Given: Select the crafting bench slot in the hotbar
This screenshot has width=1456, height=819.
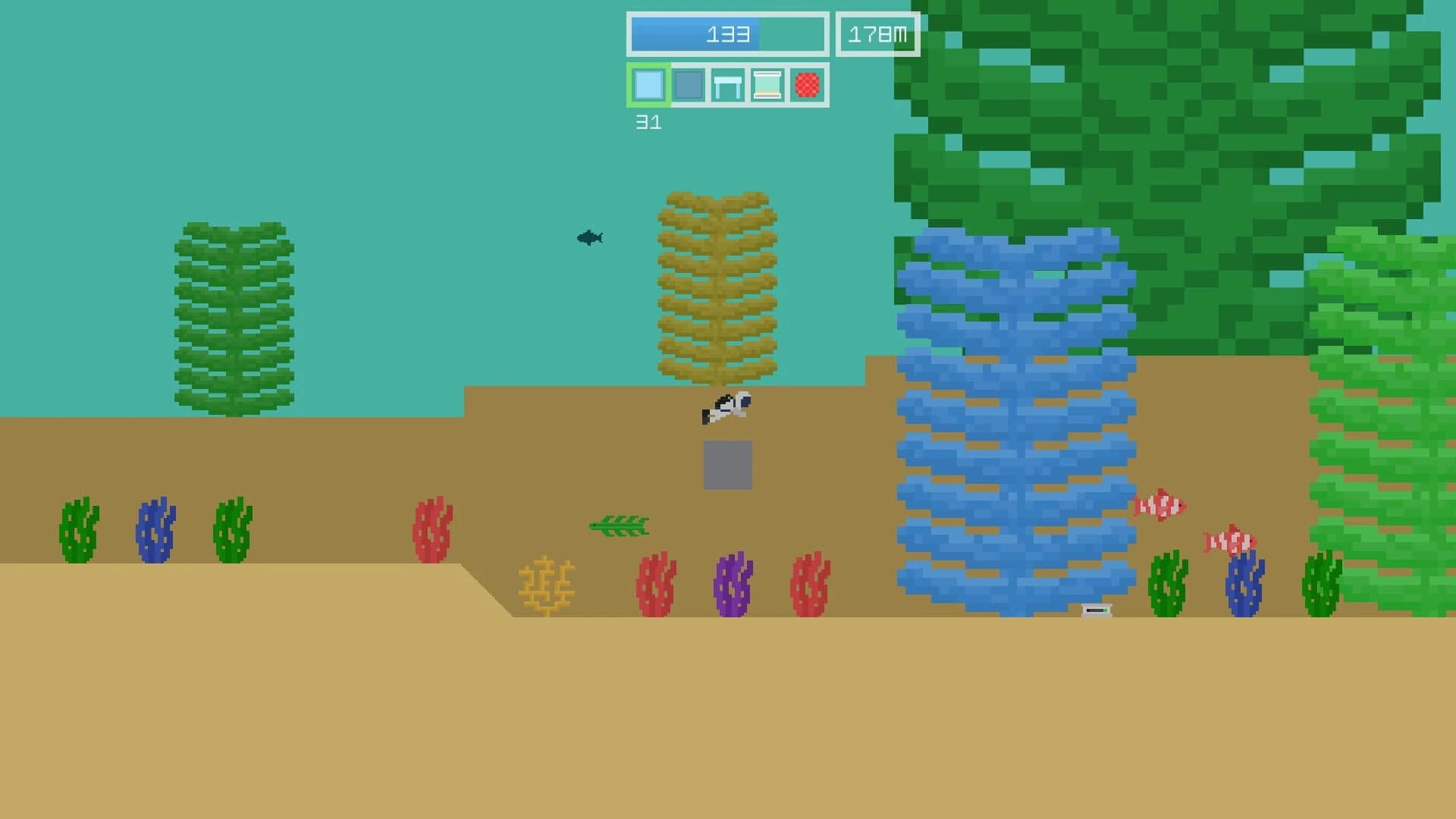Looking at the screenshot, I should tap(768, 86).
